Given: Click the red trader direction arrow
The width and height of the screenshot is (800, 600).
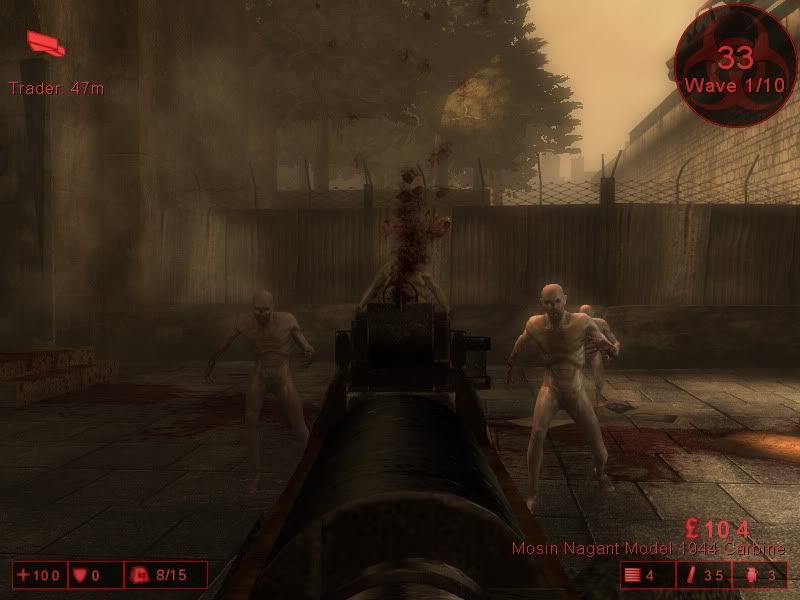Looking at the screenshot, I should [x=46, y=42].
